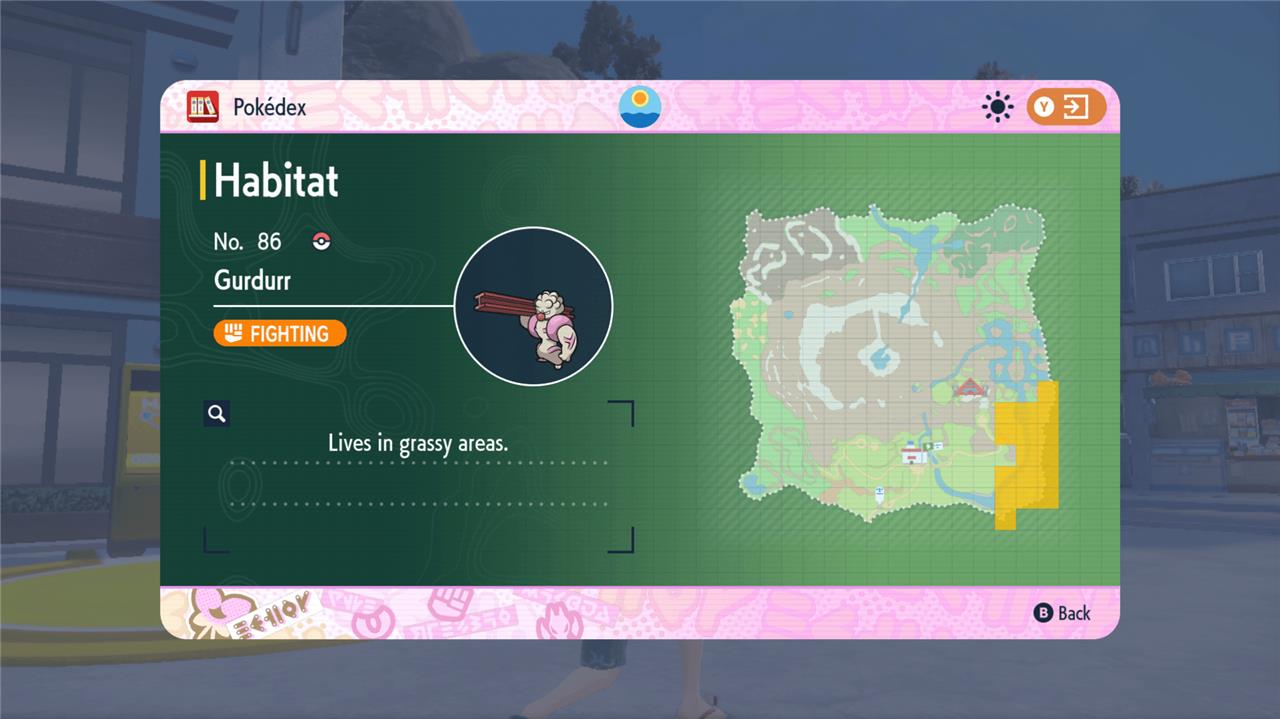Select the Fighting type badge

click(x=280, y=333)
